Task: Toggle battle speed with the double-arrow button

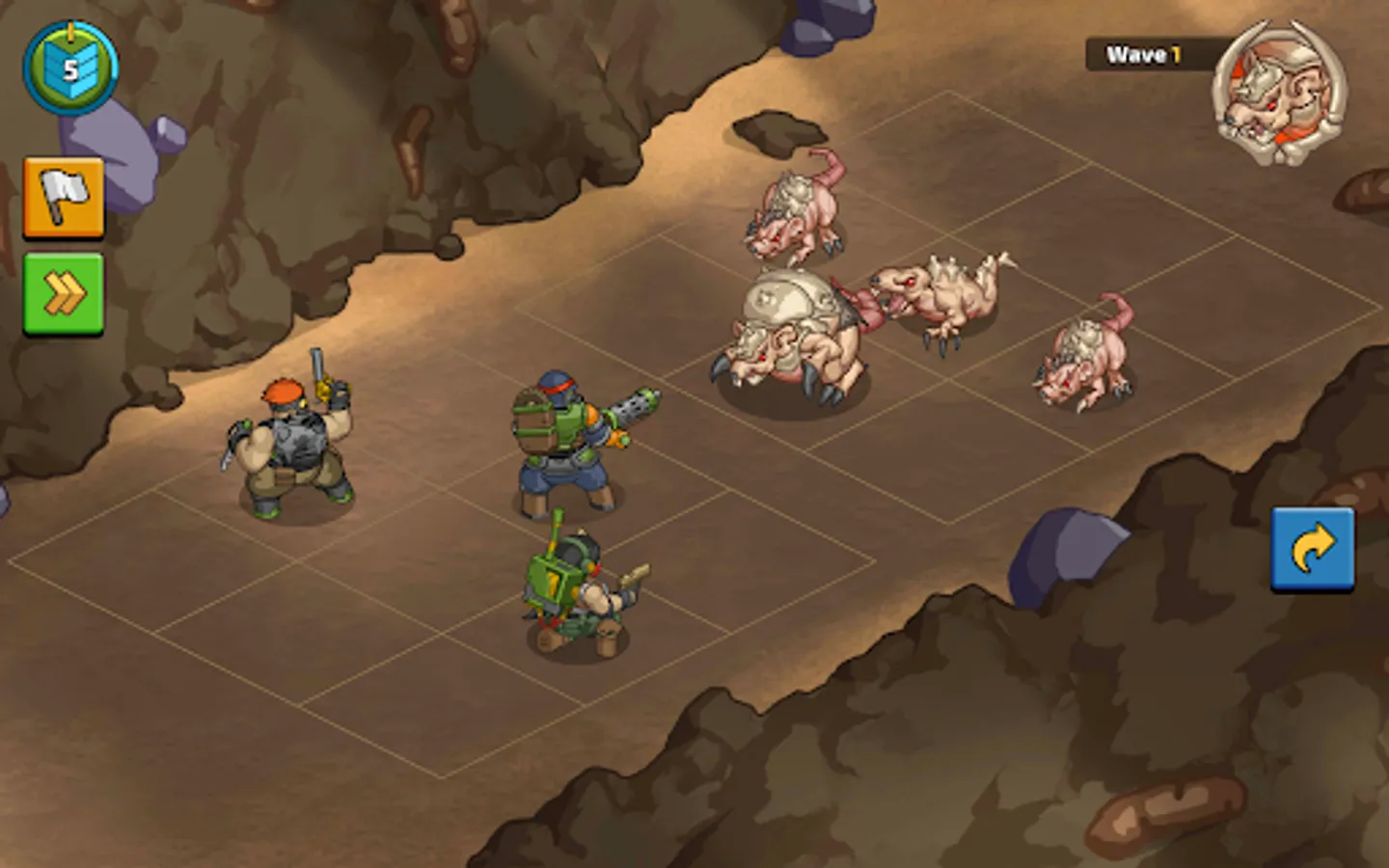Action: point(64,296)
